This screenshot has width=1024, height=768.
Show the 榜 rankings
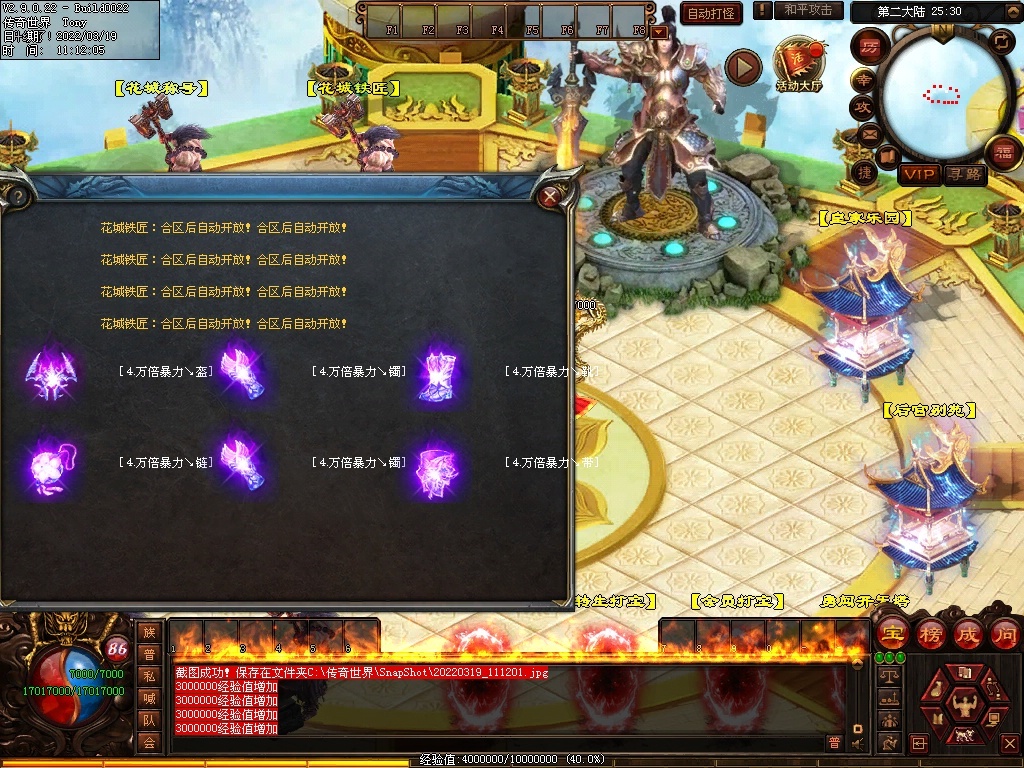pyautogui.click(x=930, y=633)
